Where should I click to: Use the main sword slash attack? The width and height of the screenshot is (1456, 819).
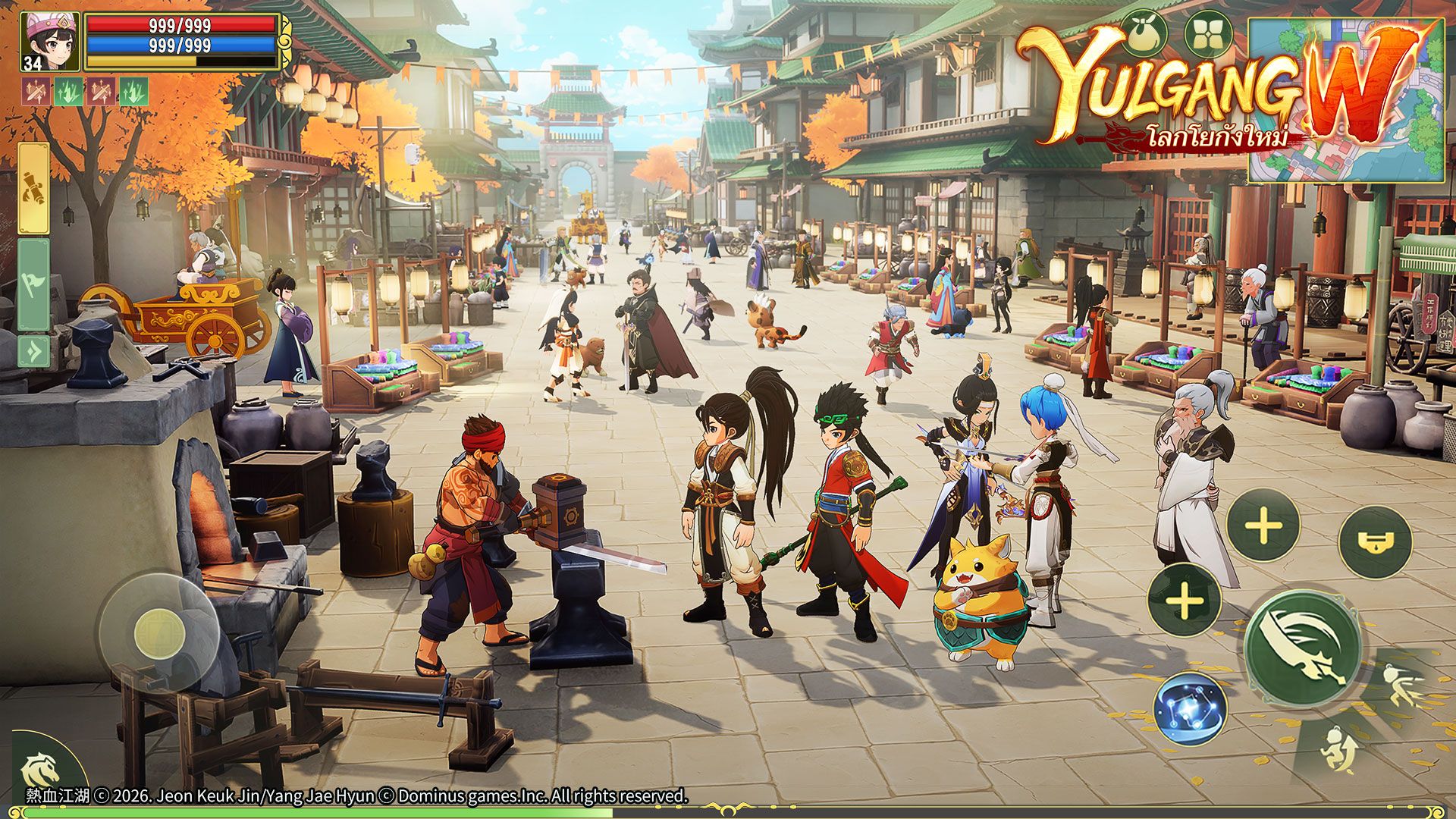[1303, 647]
